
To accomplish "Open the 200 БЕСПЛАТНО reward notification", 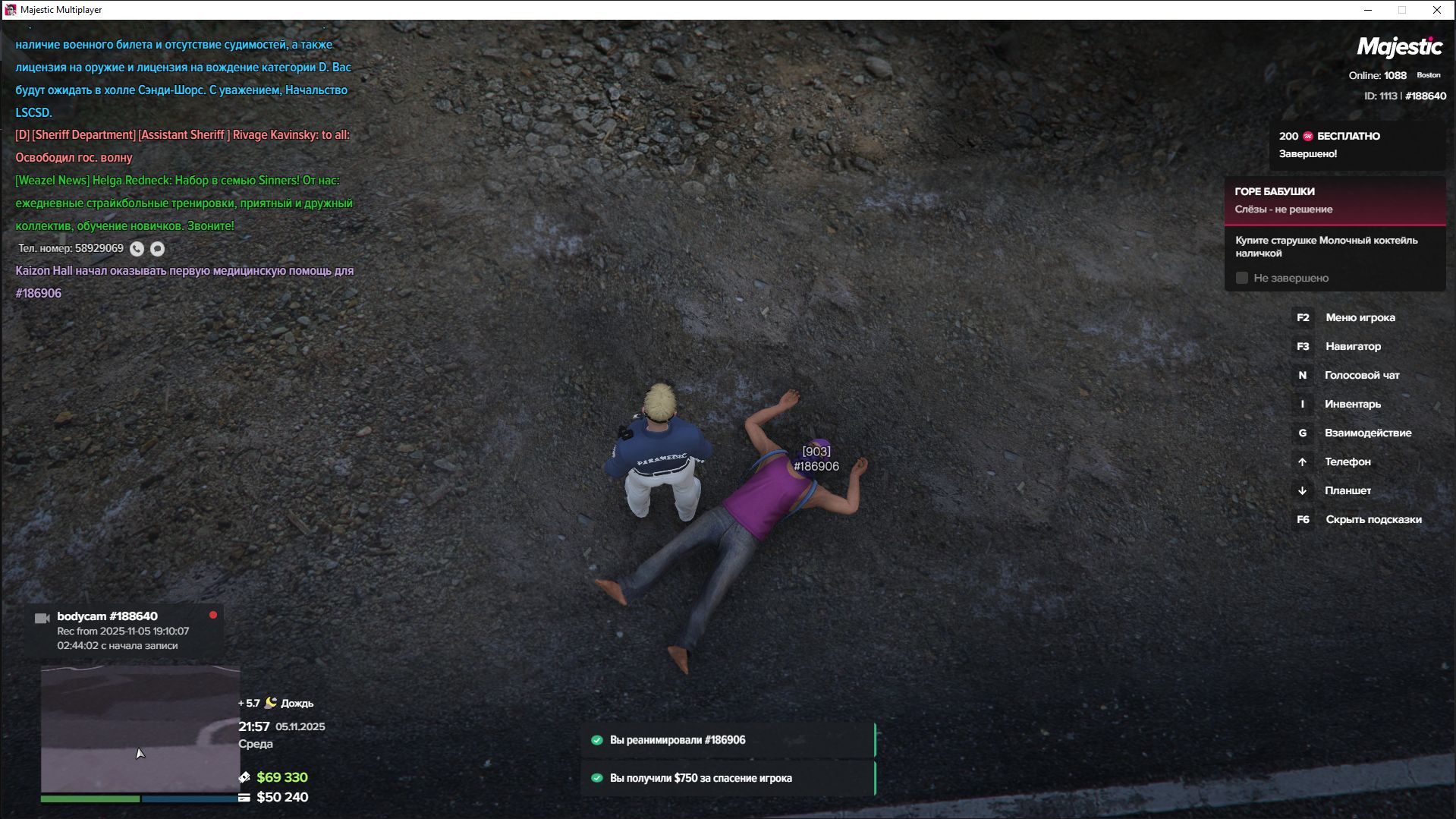I will (1357, 145).
